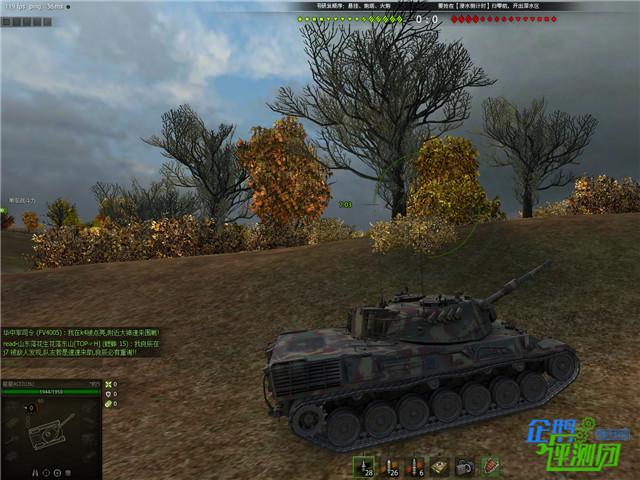Activate the repair kit consumable
The height and width of the screenshot is (480, 640).
pyautogui.click(x=465, y=466)
